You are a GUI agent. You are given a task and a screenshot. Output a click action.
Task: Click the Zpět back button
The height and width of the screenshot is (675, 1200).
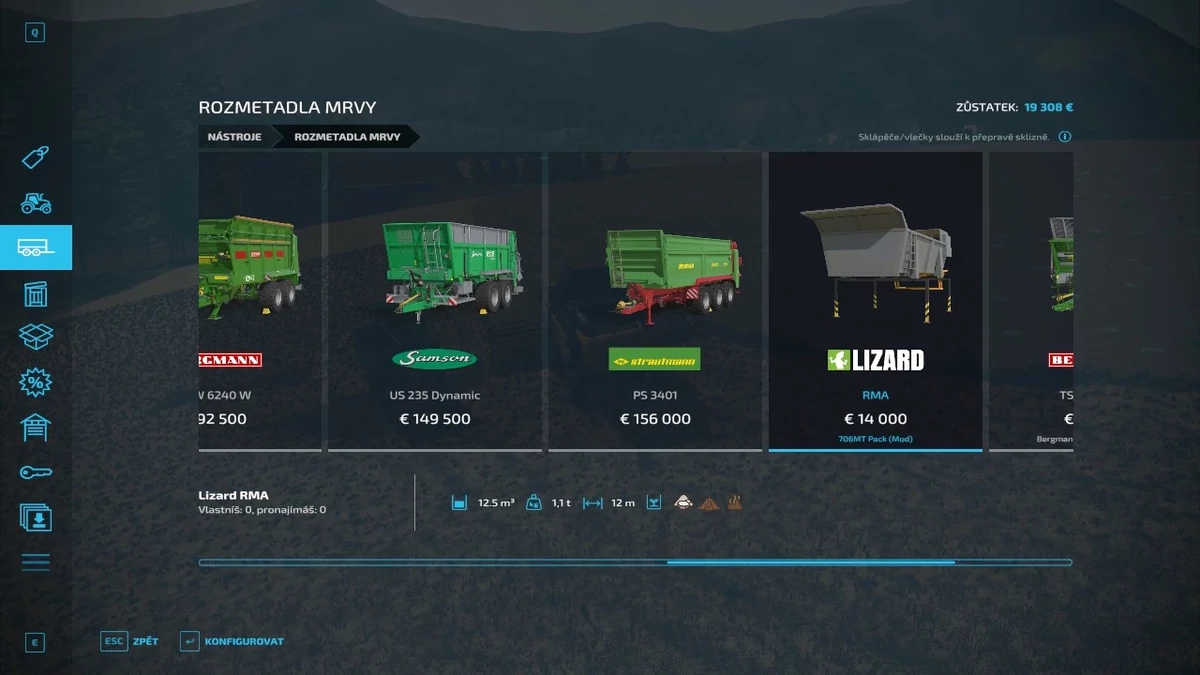tap(130, 641)
